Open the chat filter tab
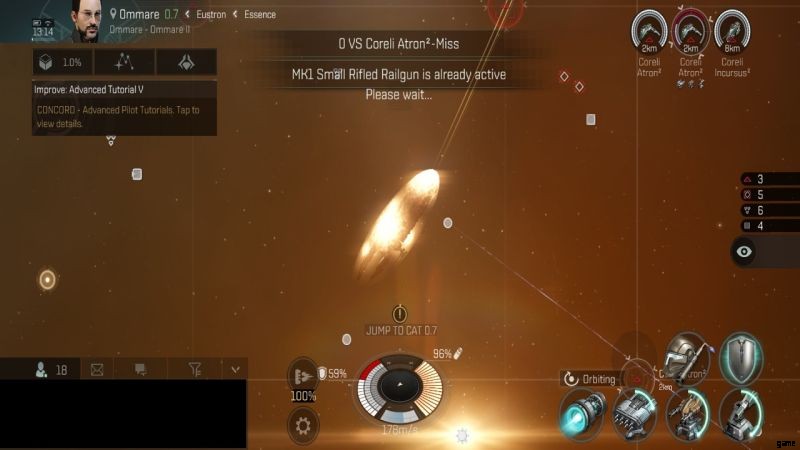Viewport: 800px width, 450px height. (196, 369)
